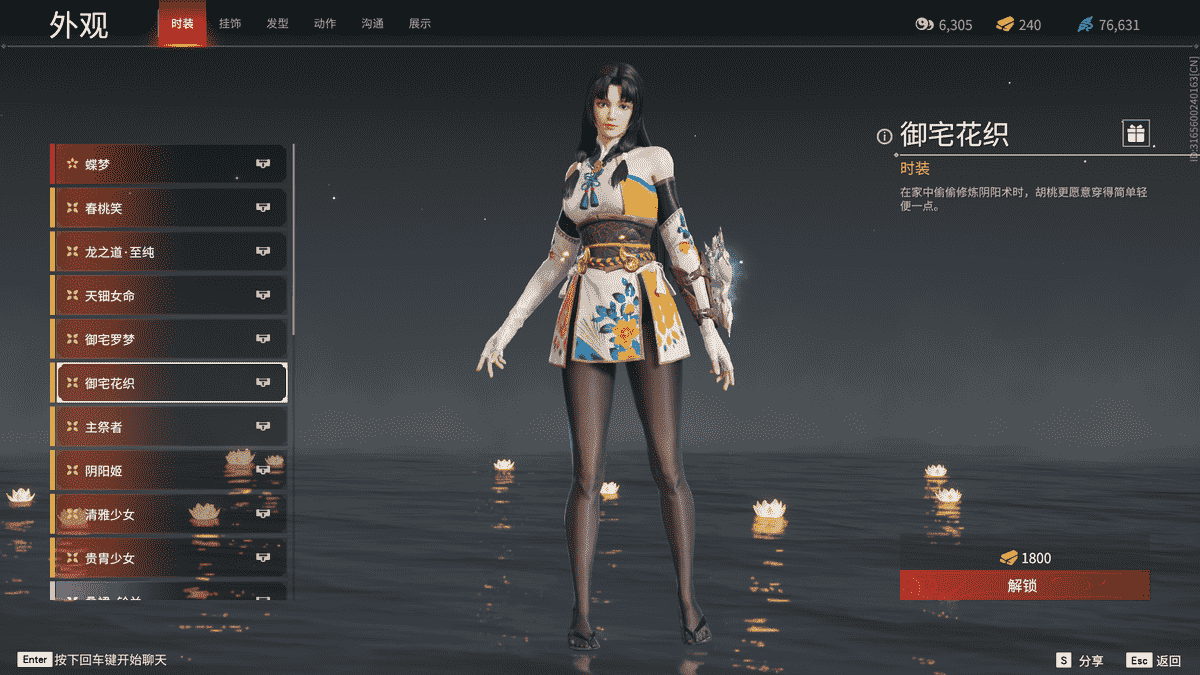
Task: Select the 龙之道·至纯 outfit
Action: click(x=168, y=252)
